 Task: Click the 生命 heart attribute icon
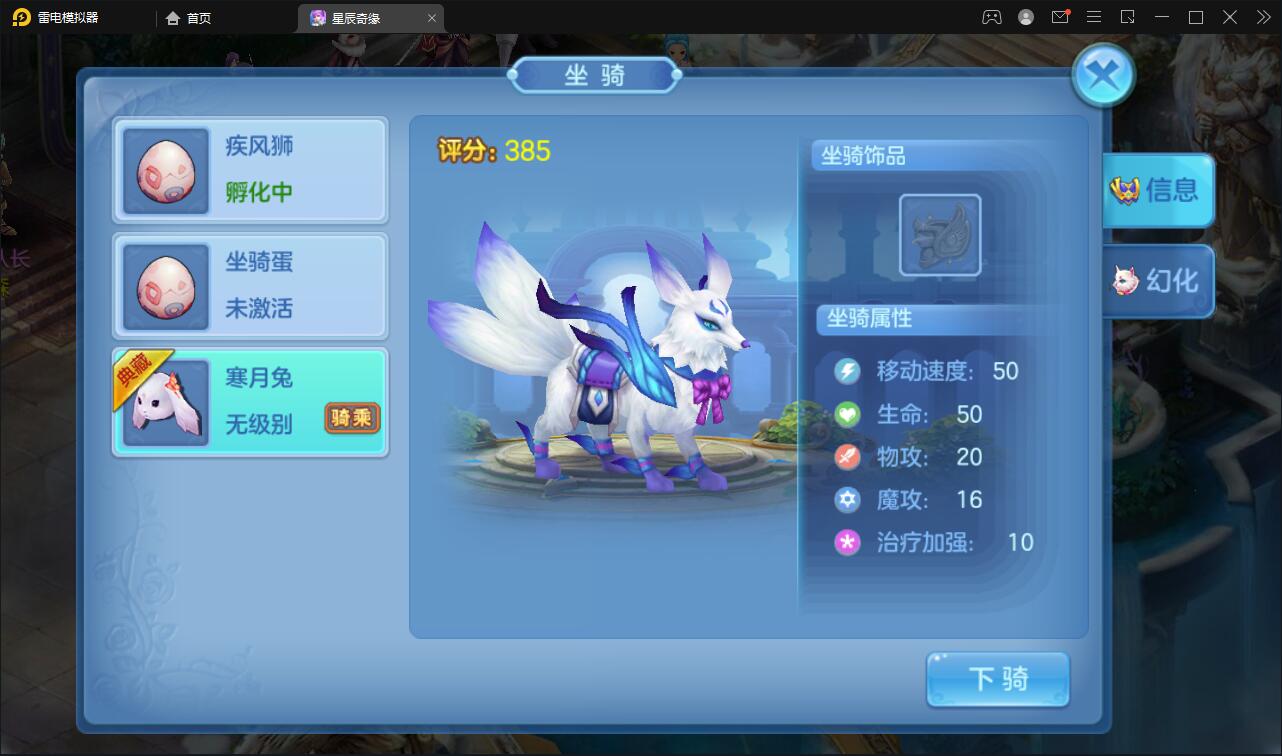point(847,414)
